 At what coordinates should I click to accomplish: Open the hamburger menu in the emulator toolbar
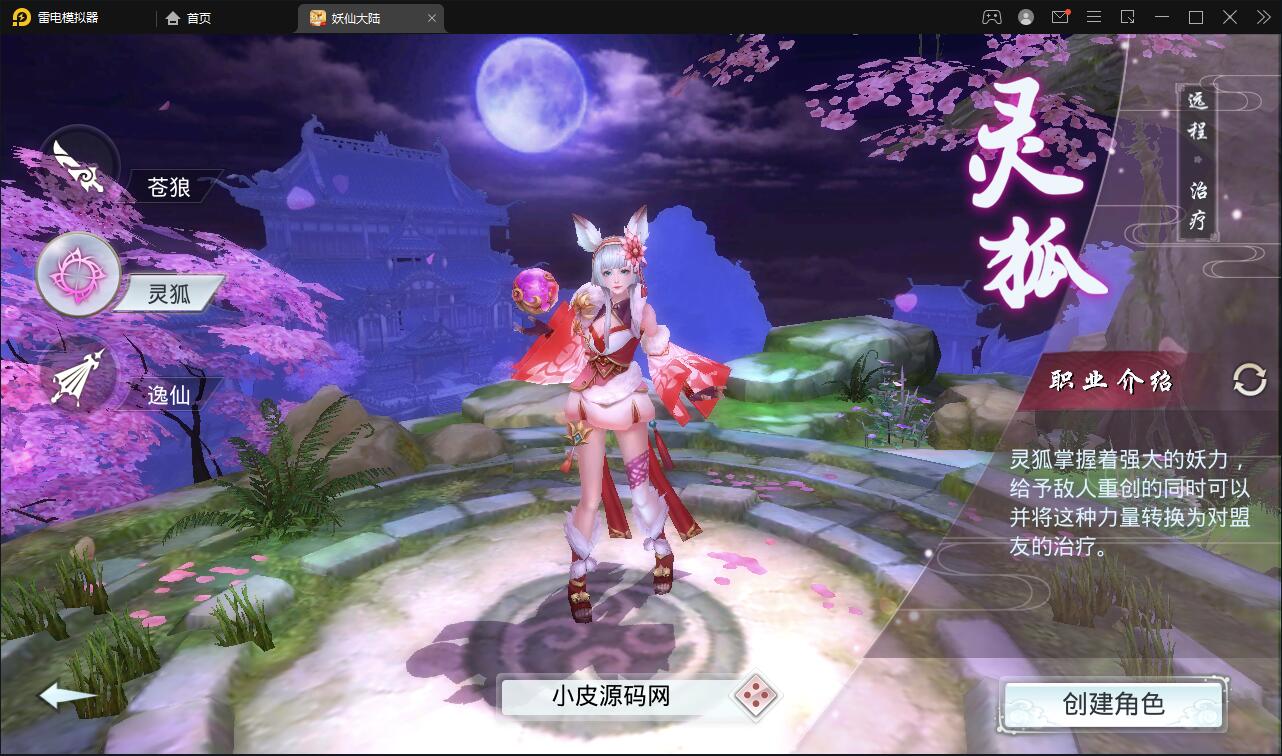click(x=1094, y=16)
